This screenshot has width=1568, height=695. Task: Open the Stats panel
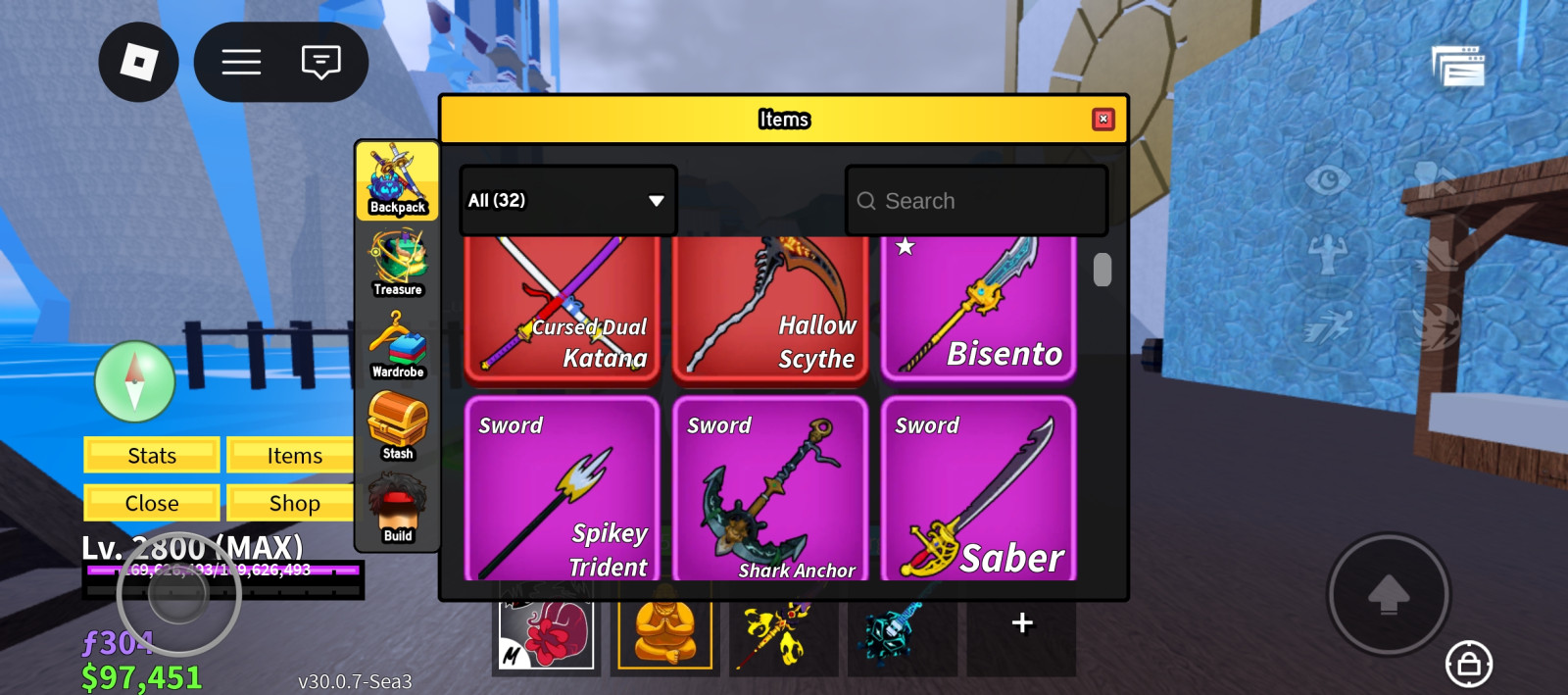coord(152,456)
